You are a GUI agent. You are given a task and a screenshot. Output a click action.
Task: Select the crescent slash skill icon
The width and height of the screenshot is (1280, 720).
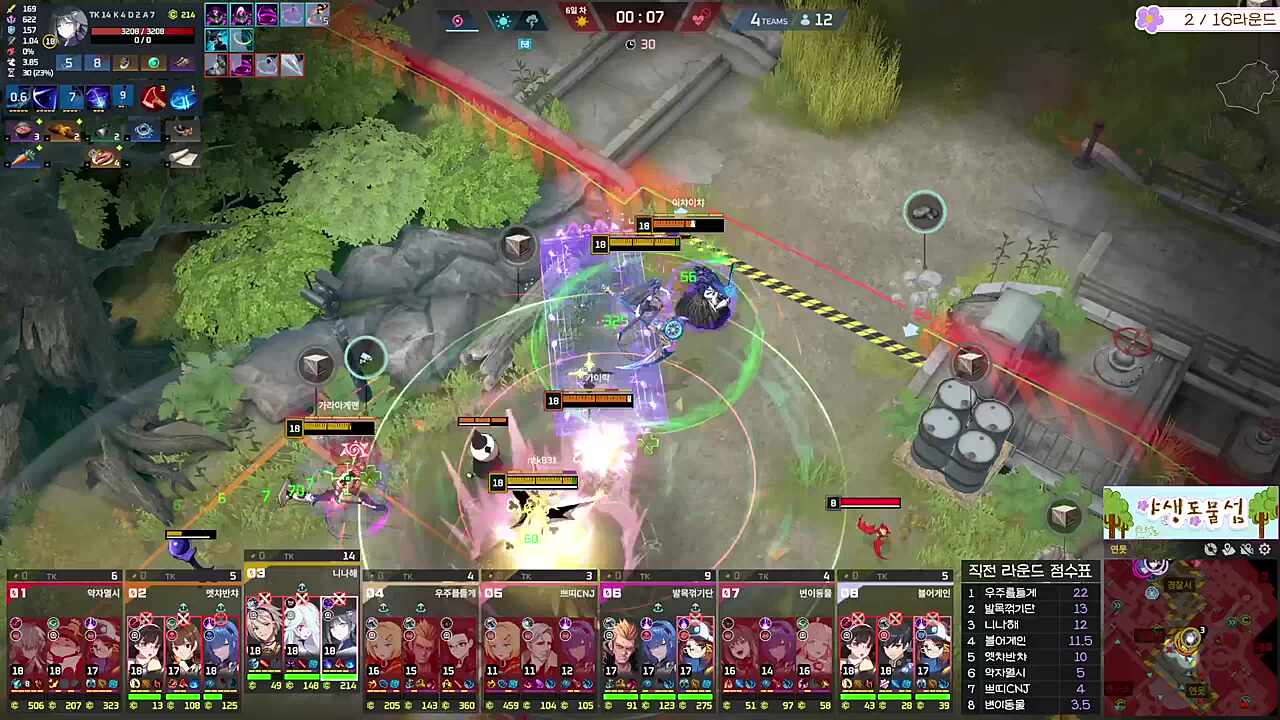(45, 98)
